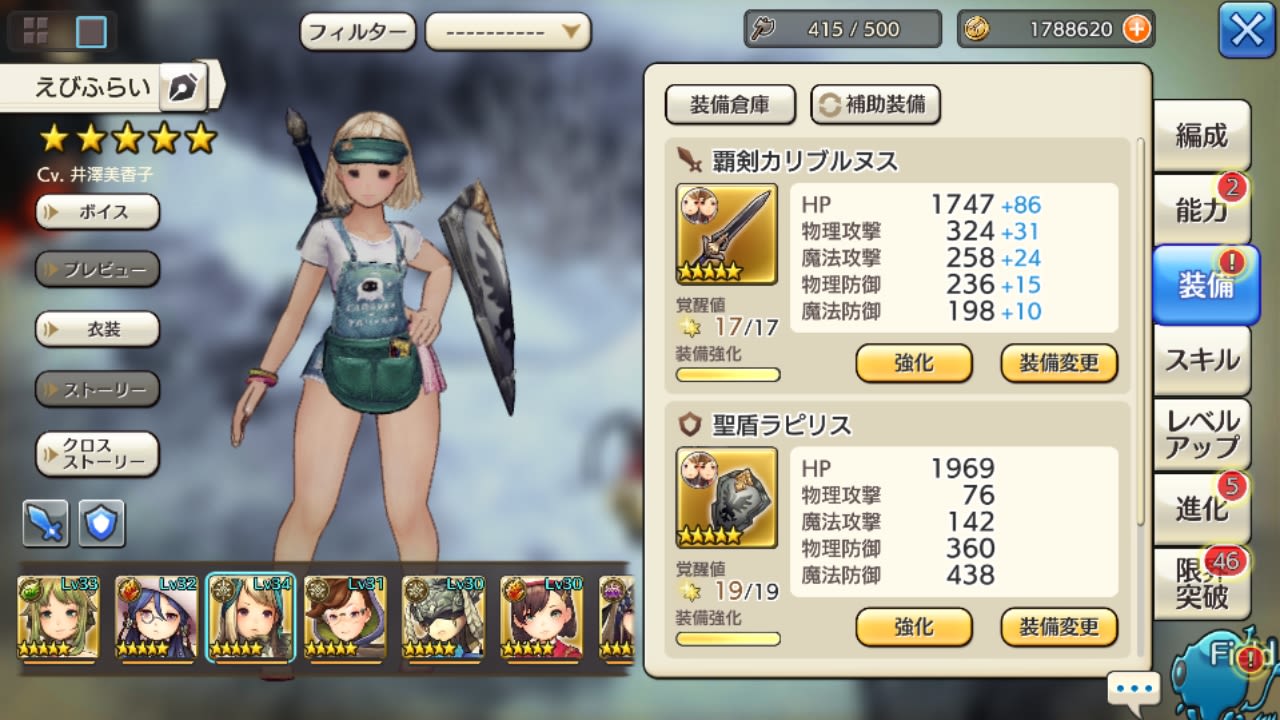The height and width of the screenshot is (720, 1280).
Task: Open the chat speech bubble
Action: pos(1133,689)
